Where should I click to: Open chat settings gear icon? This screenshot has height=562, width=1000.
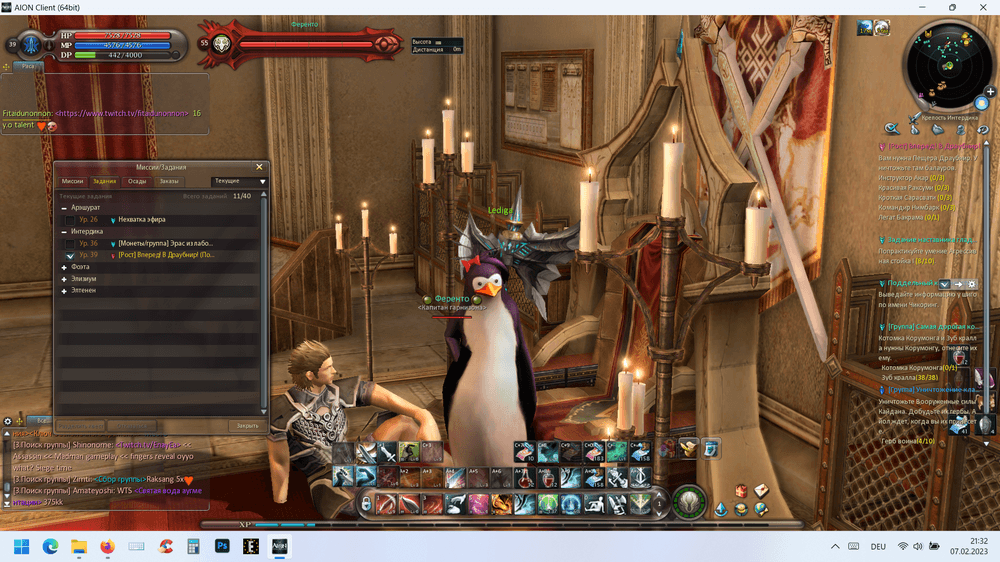pyautogui.click(x=8, y=421)
